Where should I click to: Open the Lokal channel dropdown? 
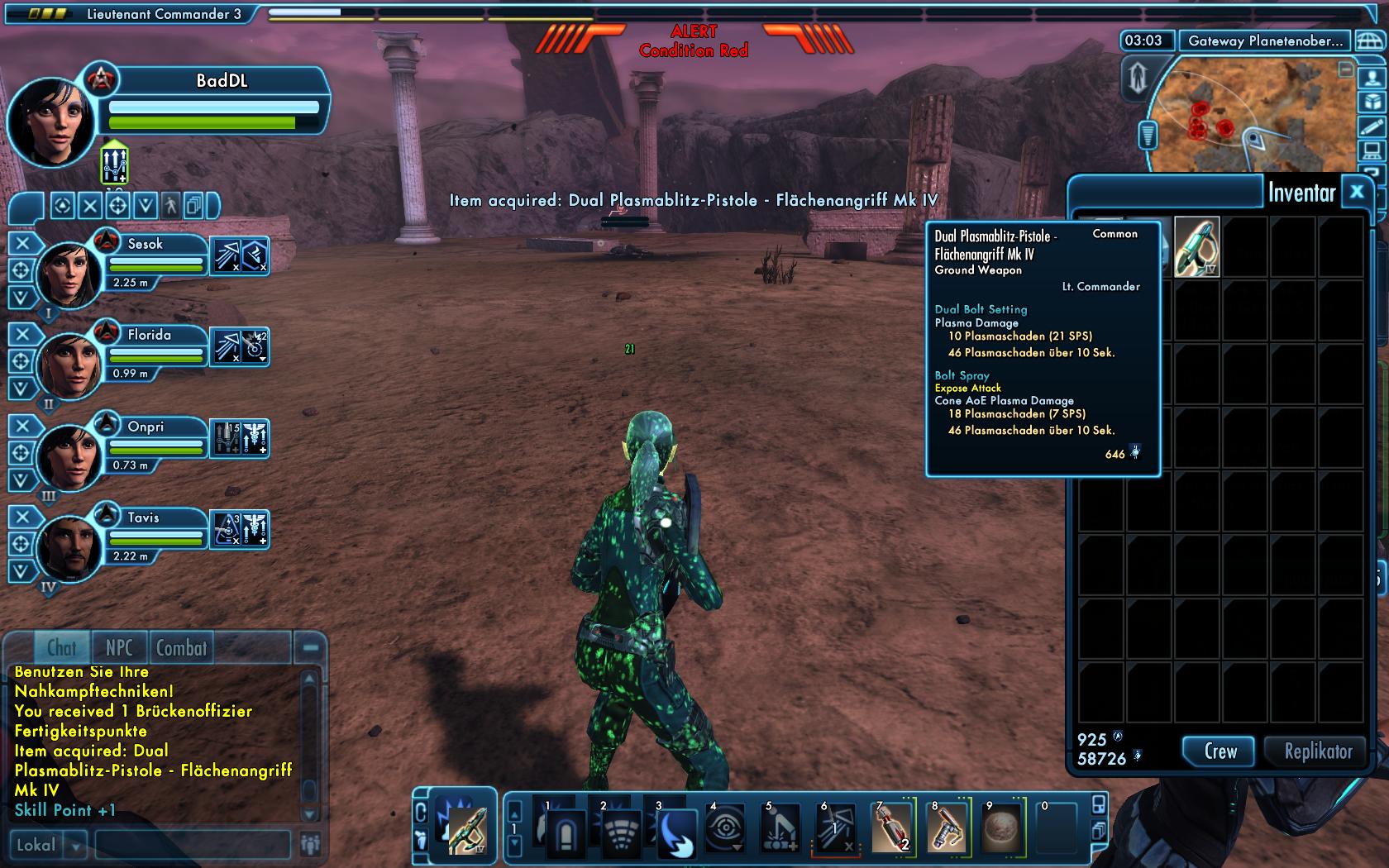pyautogui.click(x=76, y=845)
